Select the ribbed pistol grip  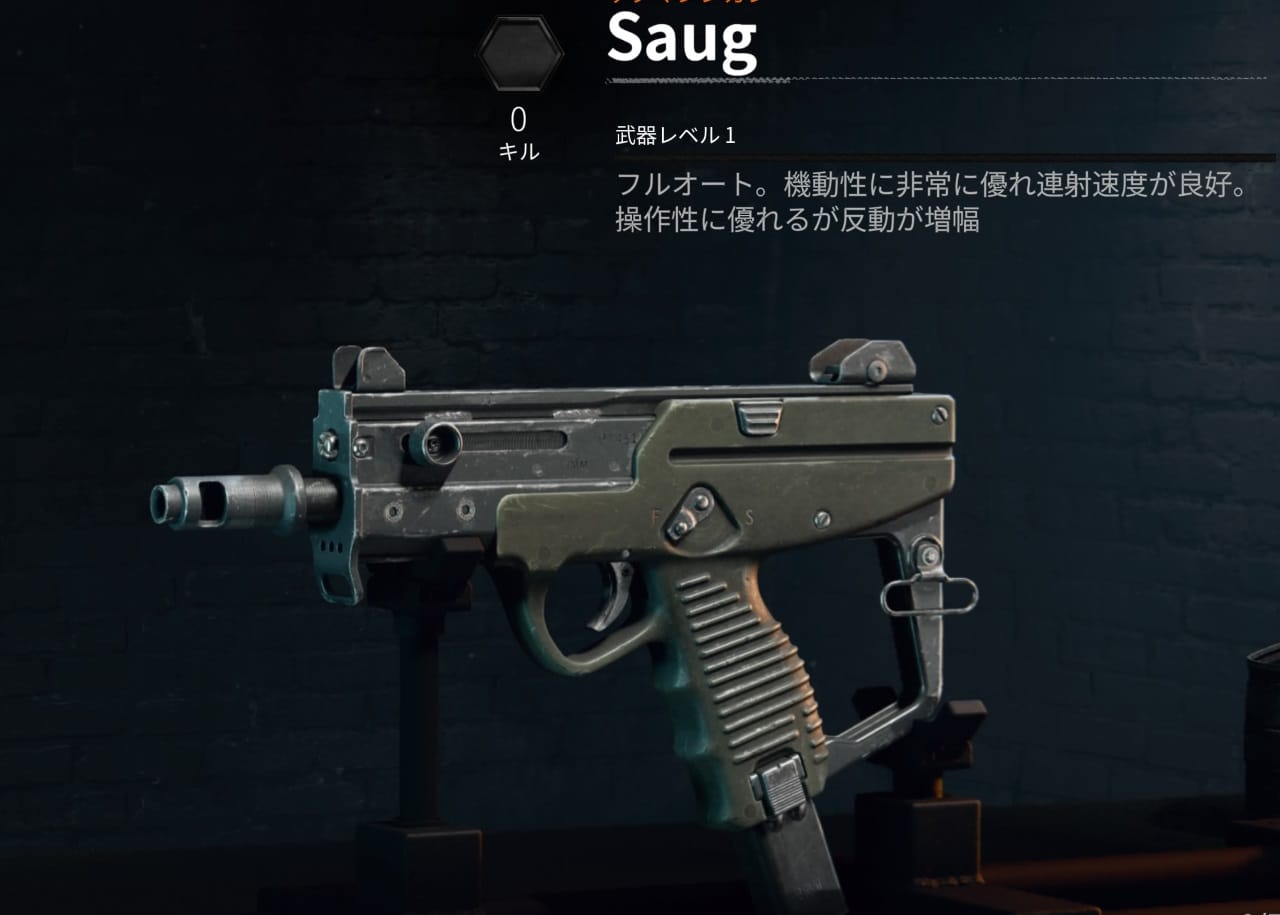click(x=740, y=690)
